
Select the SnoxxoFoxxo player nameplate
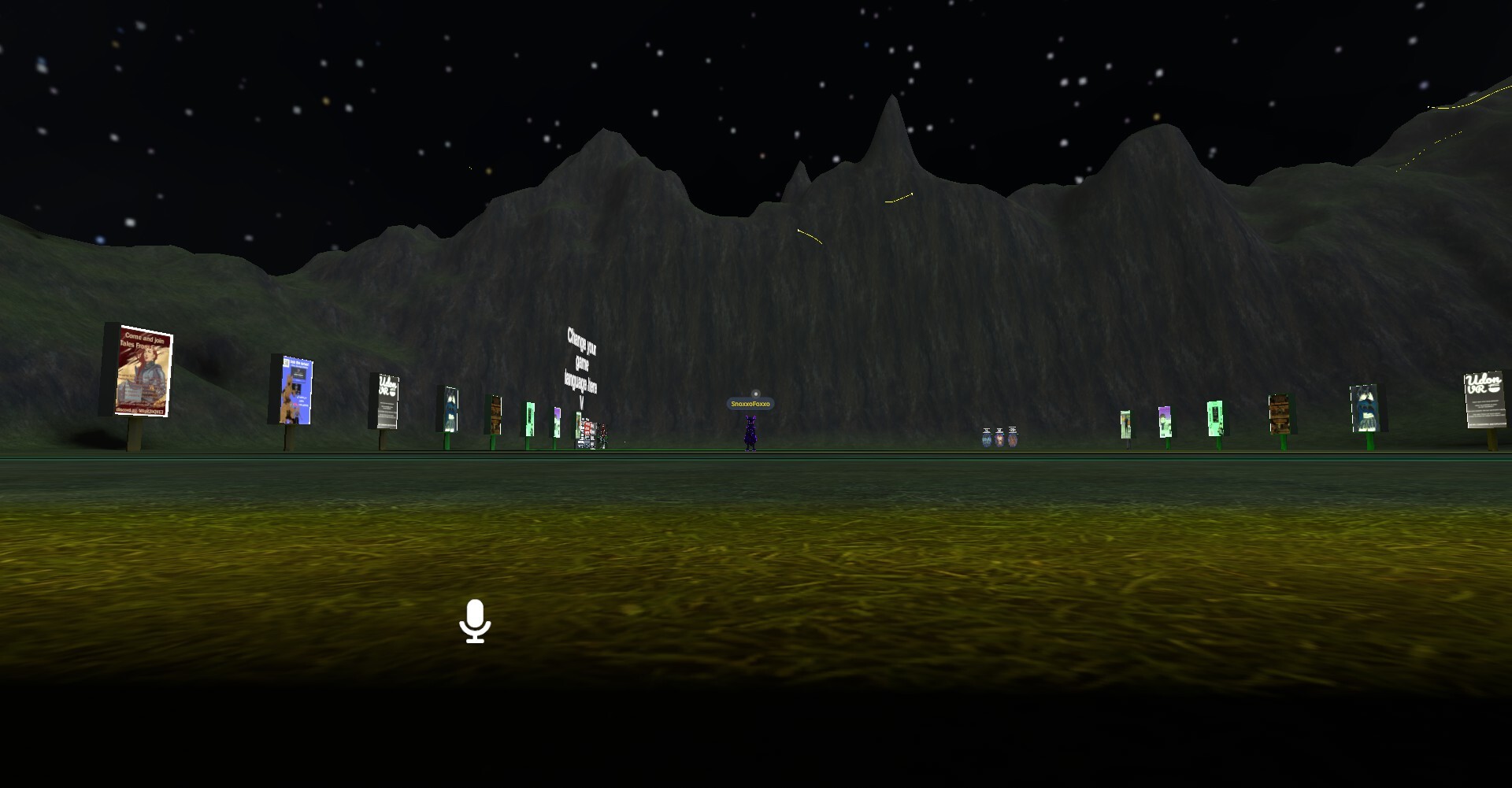click(750, 404)
